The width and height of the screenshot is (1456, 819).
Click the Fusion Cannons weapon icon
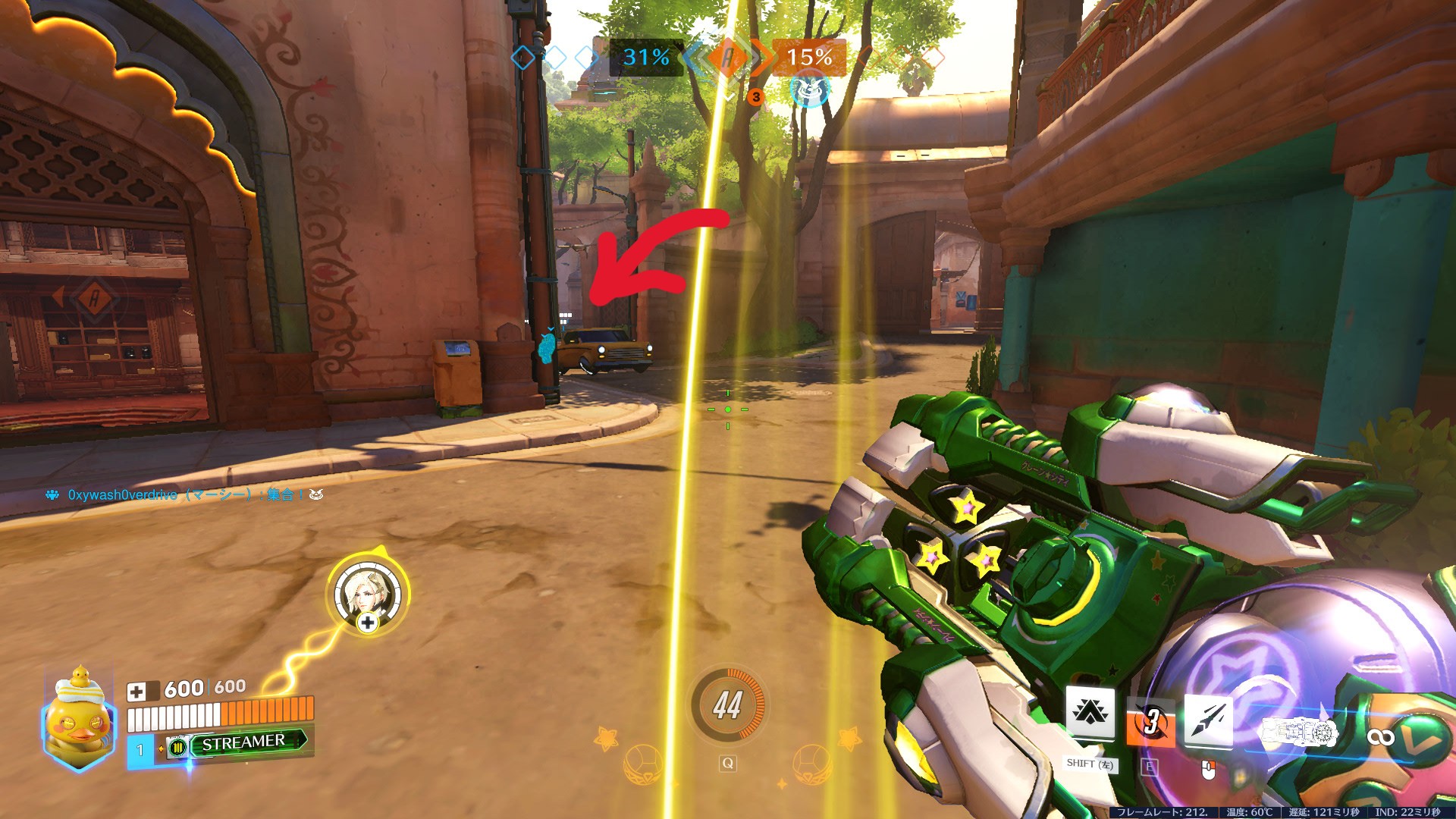tap(1299, 733)
